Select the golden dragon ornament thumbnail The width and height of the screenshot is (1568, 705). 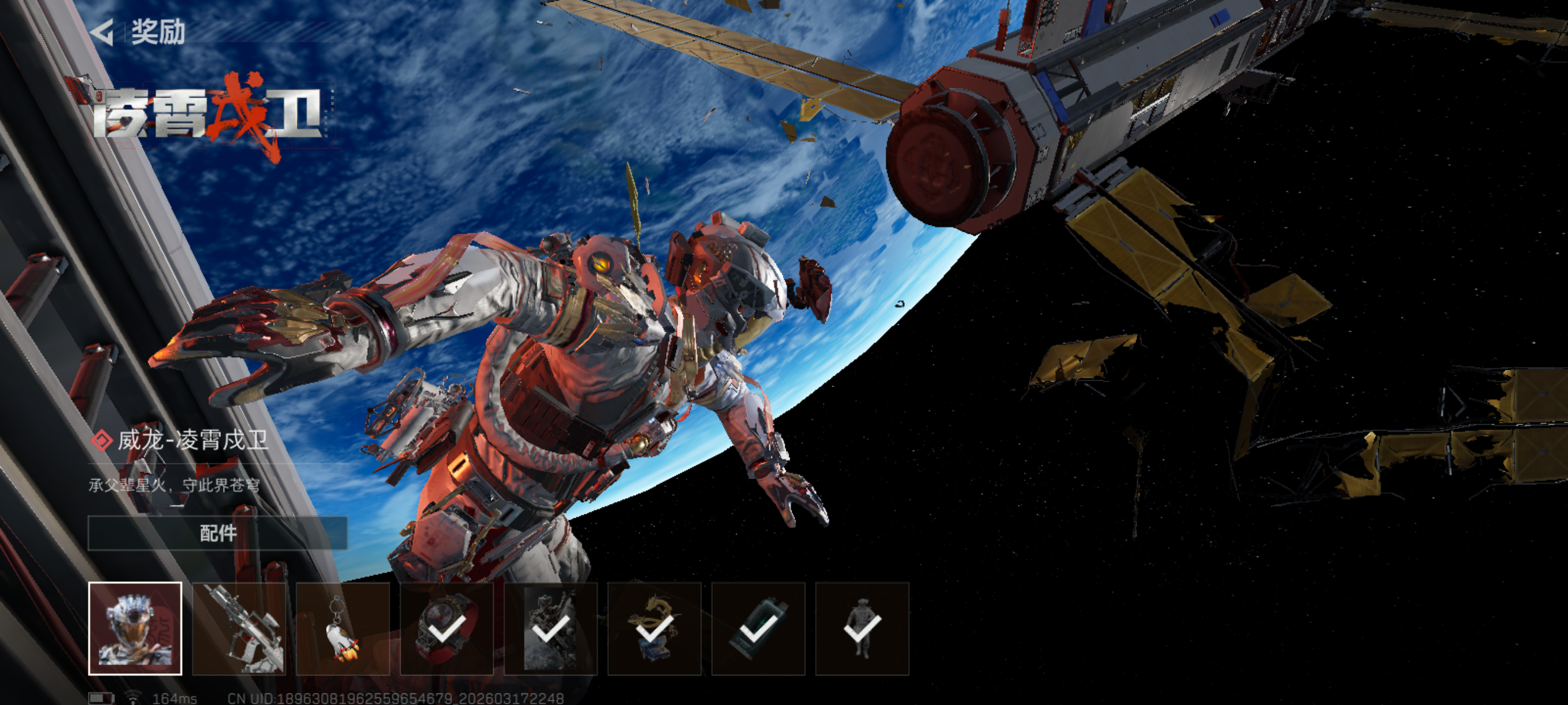click(654, 628)
